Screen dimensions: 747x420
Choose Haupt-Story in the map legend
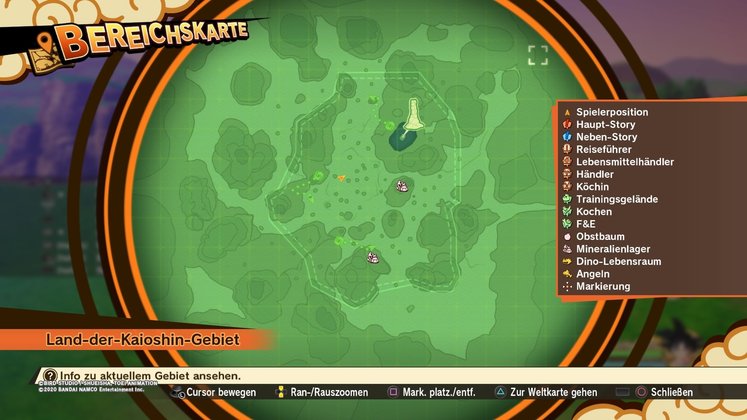pyautogui.click(x=606, y=124)
